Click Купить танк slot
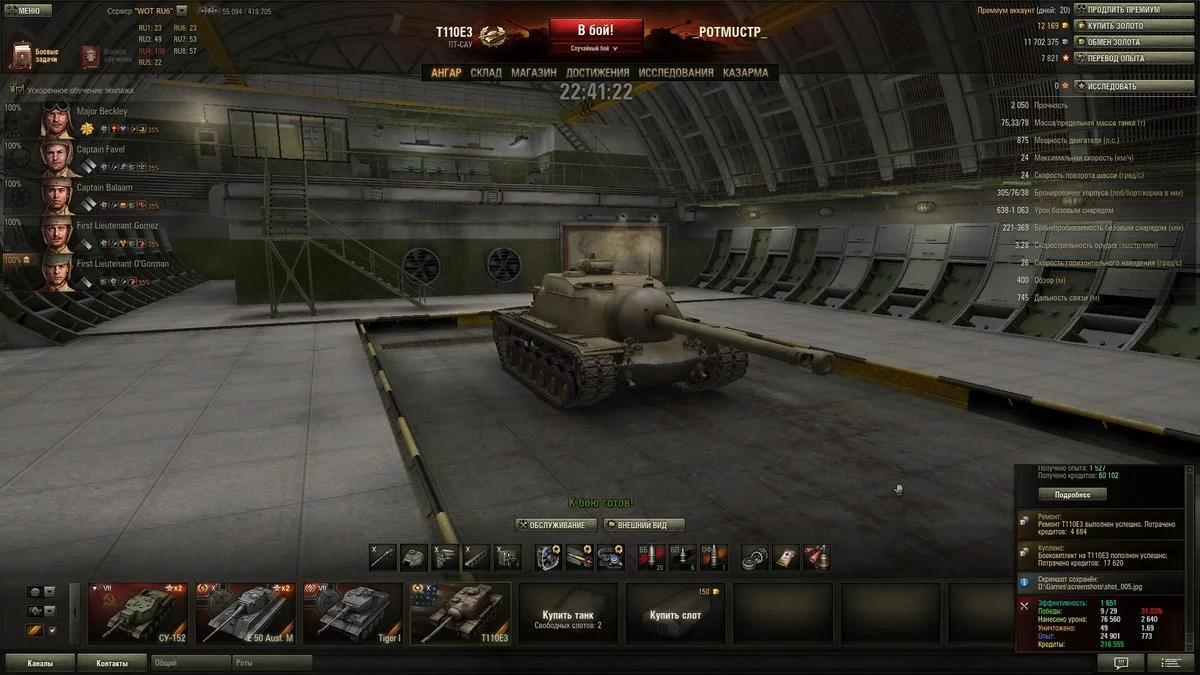Screen dimensions: 1200x675 568,612
